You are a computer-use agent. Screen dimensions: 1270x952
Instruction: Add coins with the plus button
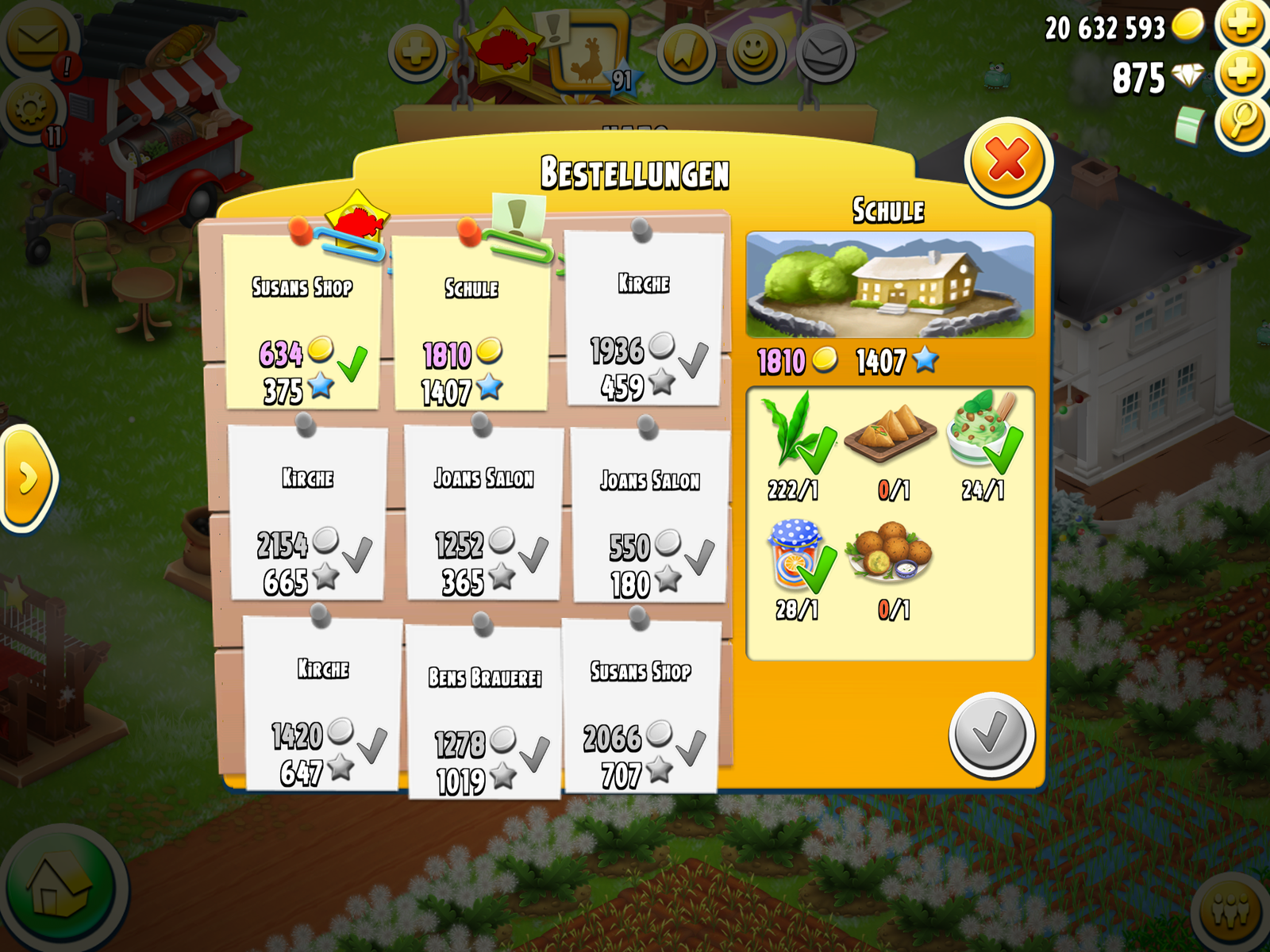point(1242,25)
